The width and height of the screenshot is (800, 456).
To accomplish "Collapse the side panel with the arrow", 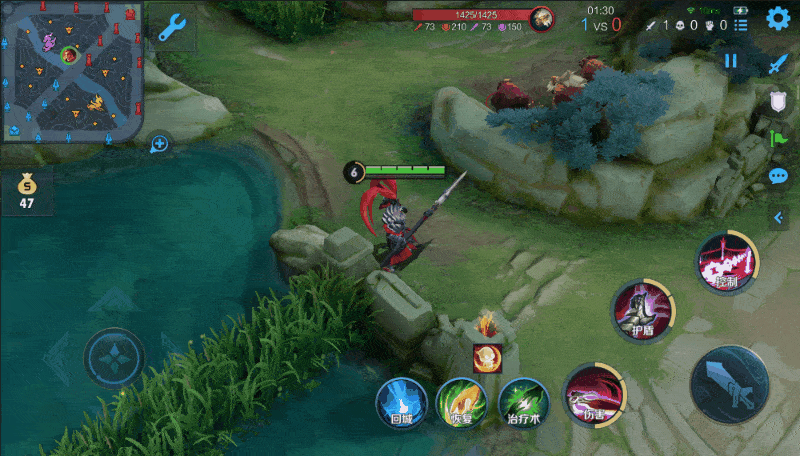I will pos(779,217).
